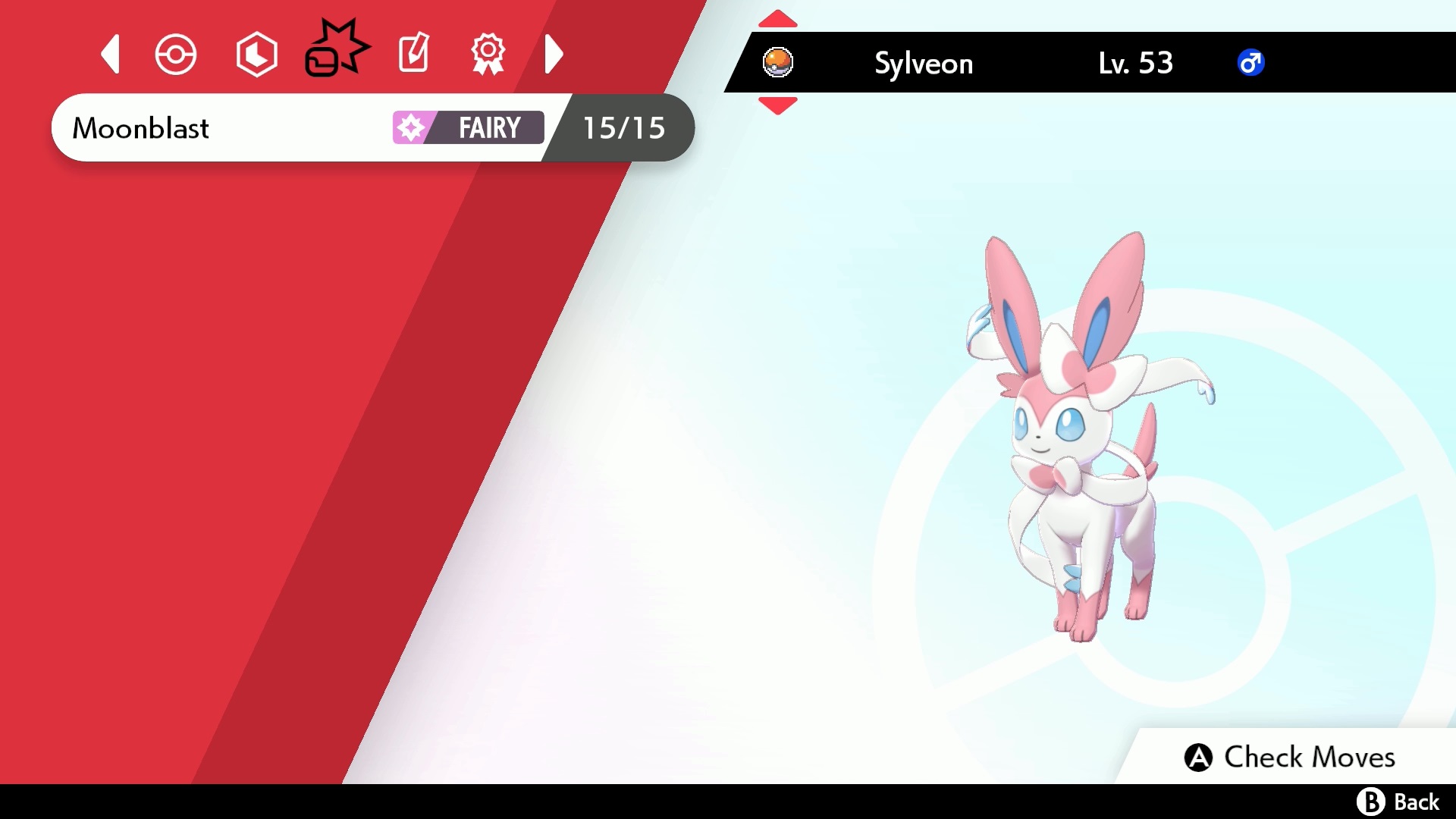
Task: Switch to the ribbons summary page
Action: pos(489,54)
